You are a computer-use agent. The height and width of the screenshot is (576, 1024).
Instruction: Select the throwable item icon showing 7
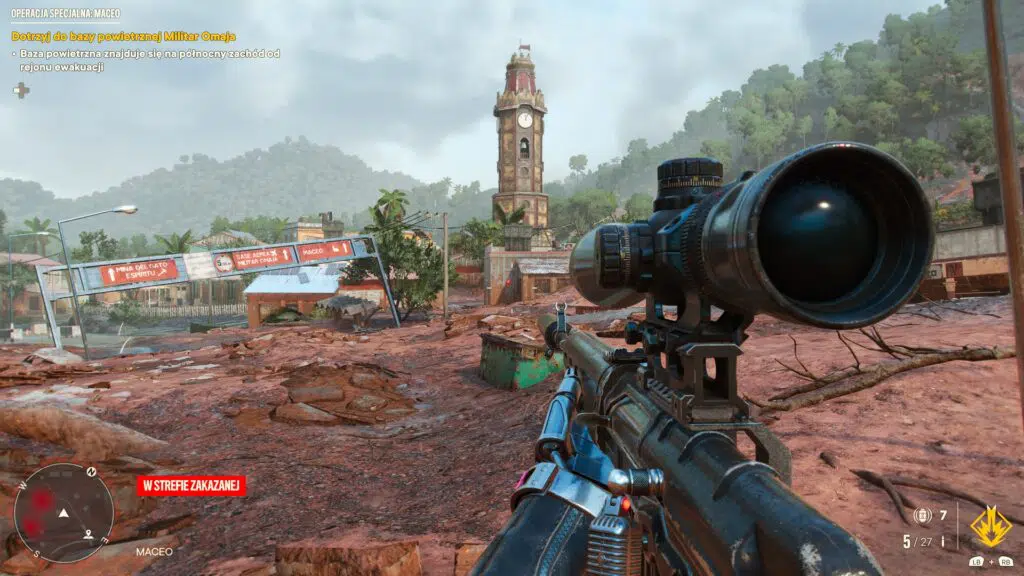[x=922, y=515]
